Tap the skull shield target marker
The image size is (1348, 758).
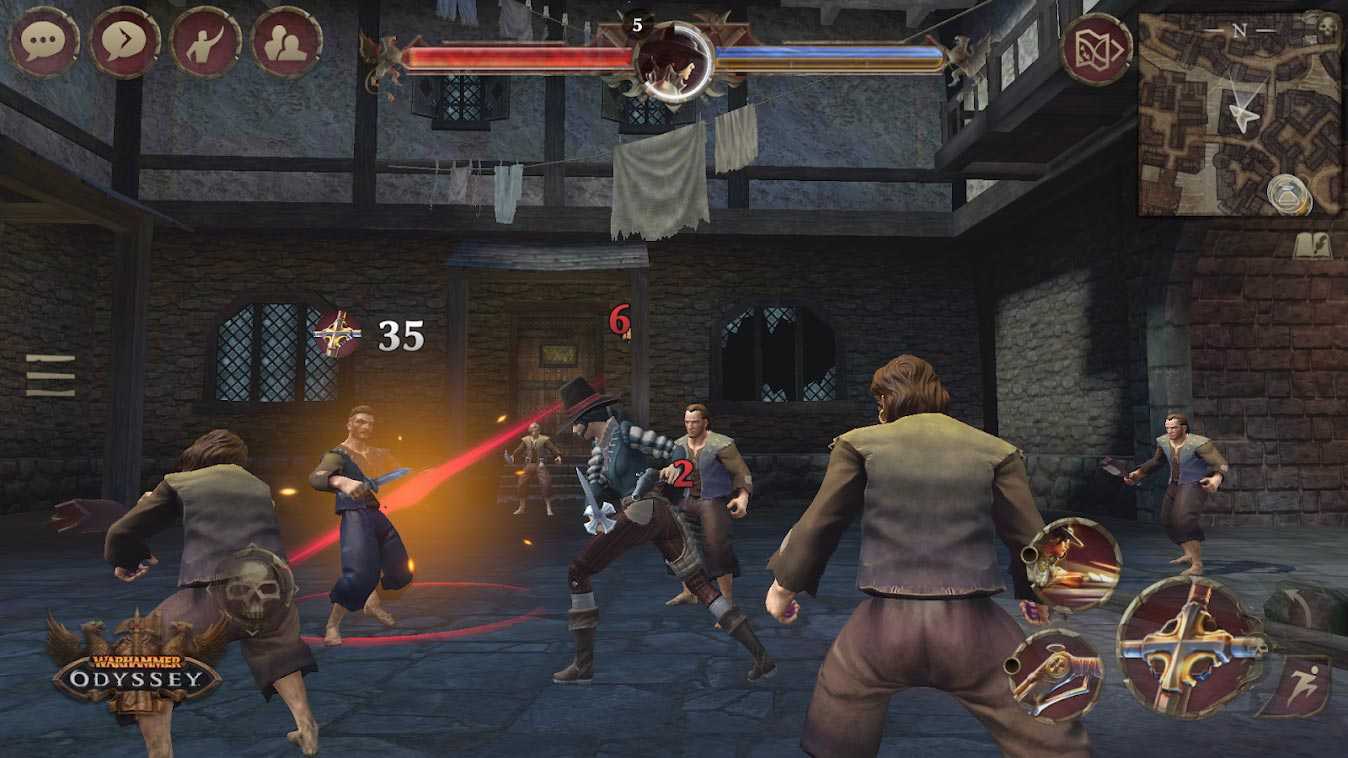252,588
